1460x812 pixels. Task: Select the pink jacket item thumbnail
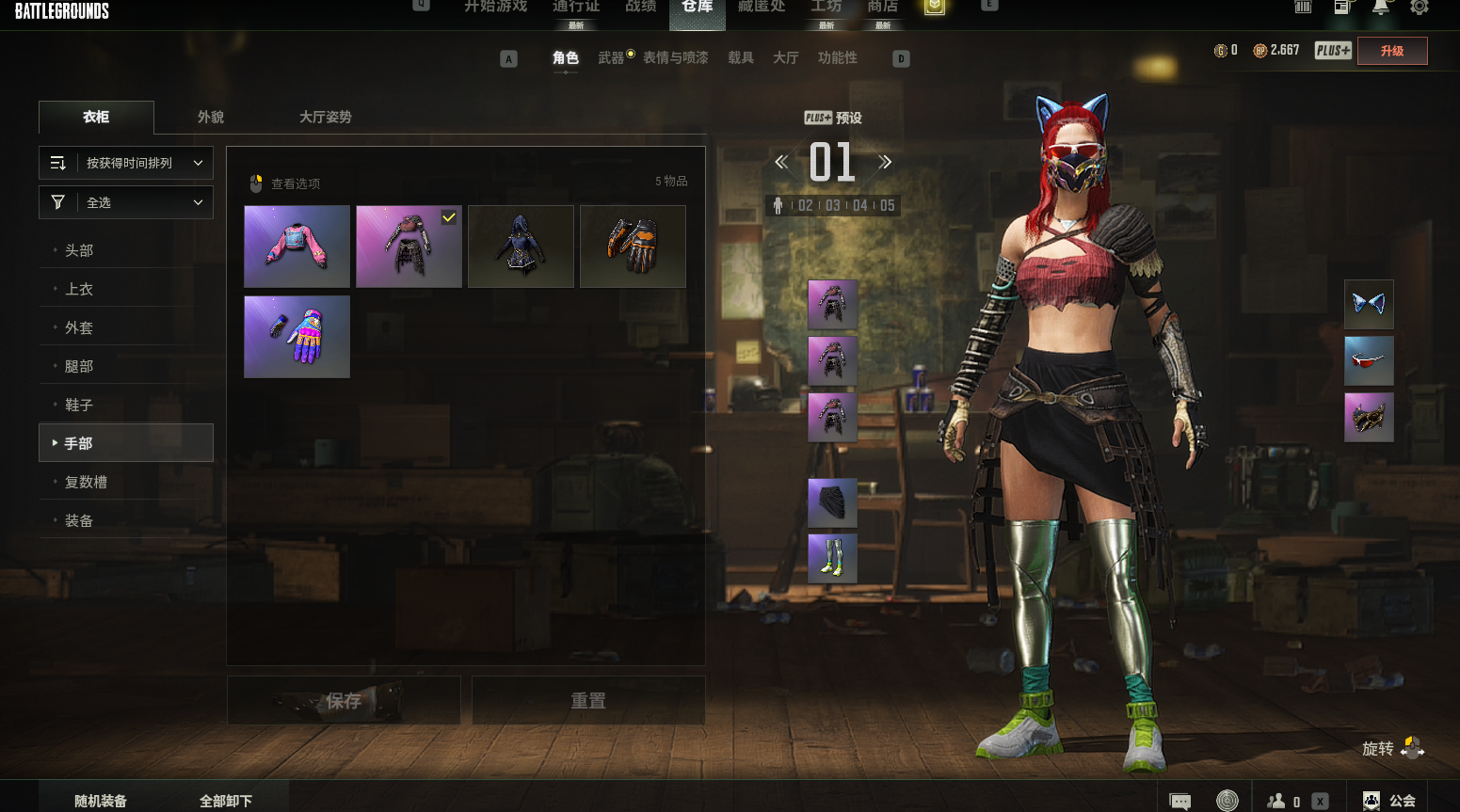coord(297,247)
